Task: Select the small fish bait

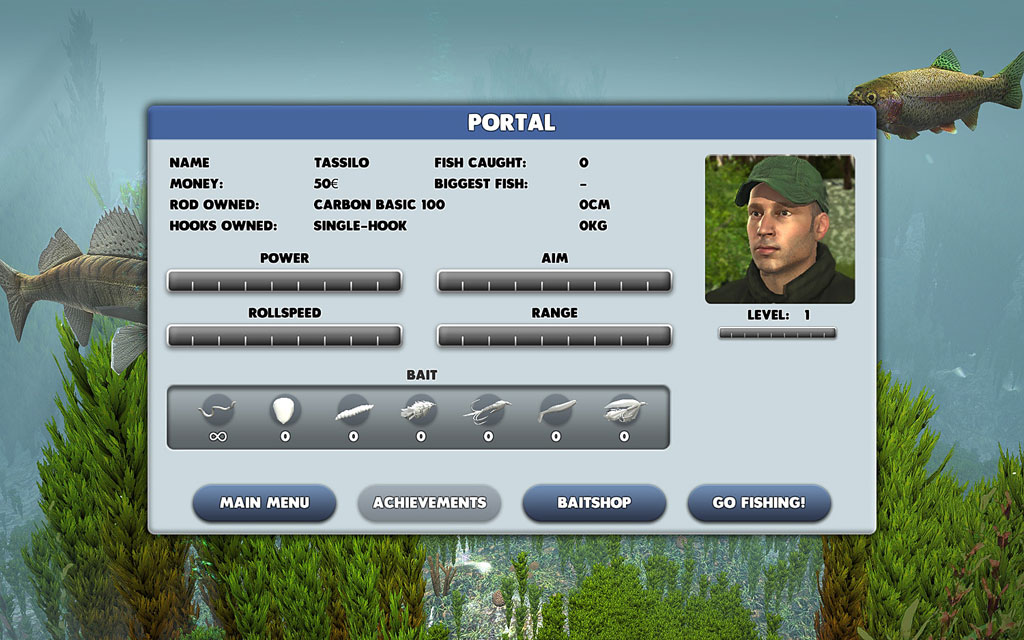Action: coord(556,410)
